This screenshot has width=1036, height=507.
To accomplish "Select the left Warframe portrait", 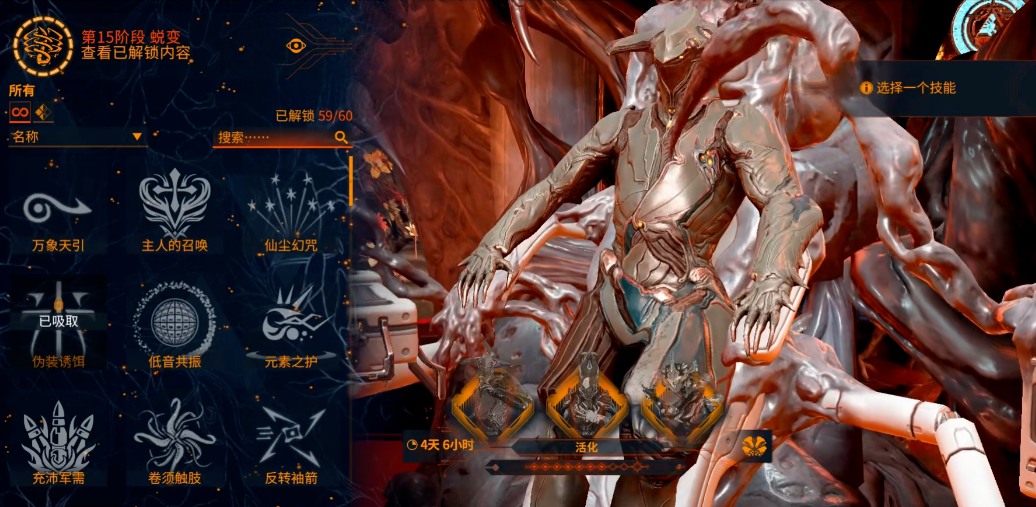I will pyautogui.click(x=492, y=399).
